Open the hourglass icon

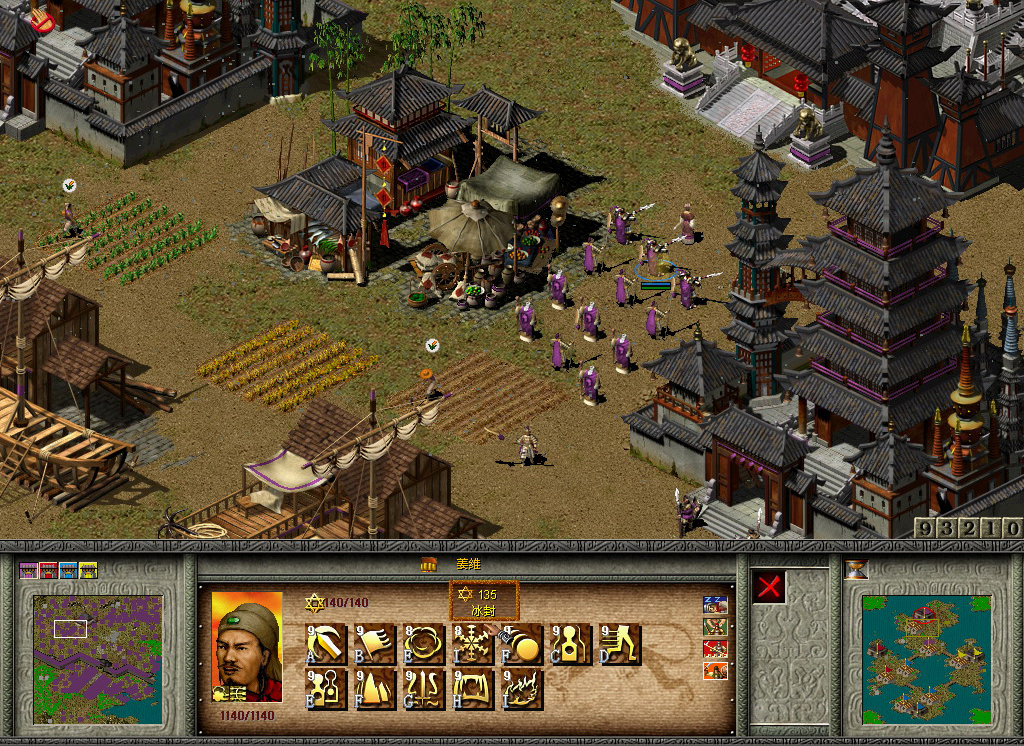point(855,570)
